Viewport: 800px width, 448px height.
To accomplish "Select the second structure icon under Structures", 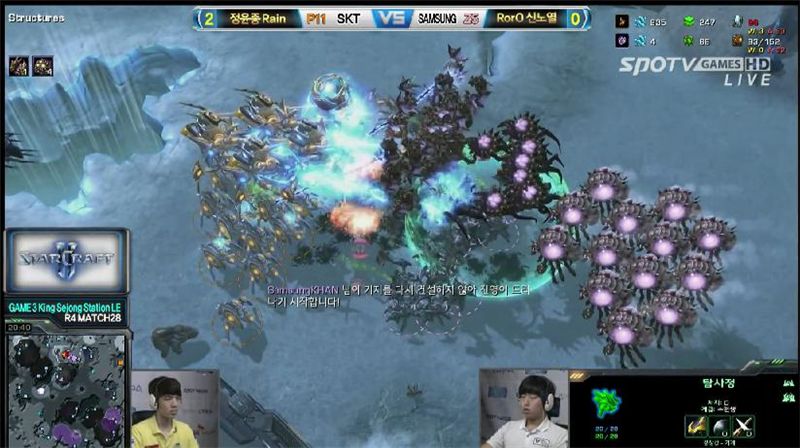I will 43,66.
